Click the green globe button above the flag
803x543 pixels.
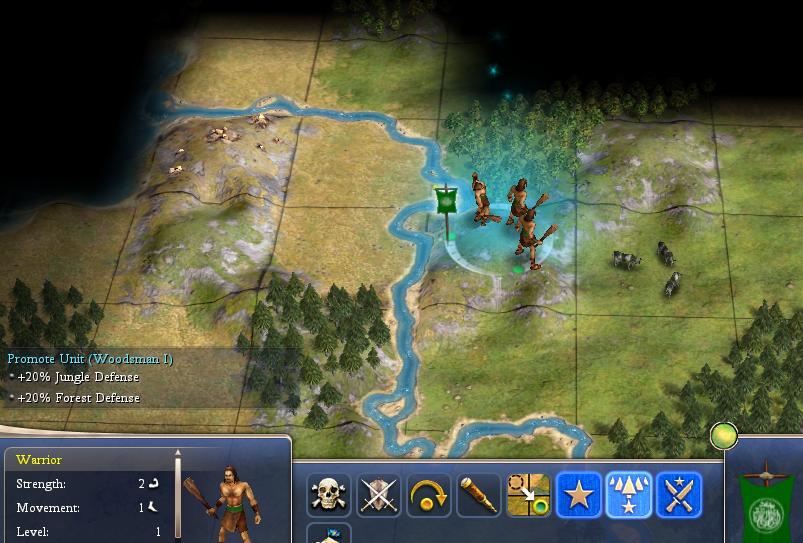click(x=723, y=436)
